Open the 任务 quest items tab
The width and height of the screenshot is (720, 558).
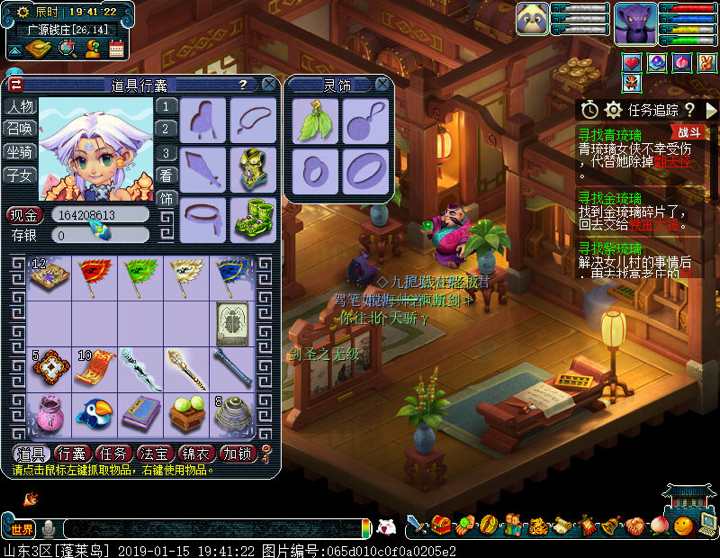coord(115,454)
